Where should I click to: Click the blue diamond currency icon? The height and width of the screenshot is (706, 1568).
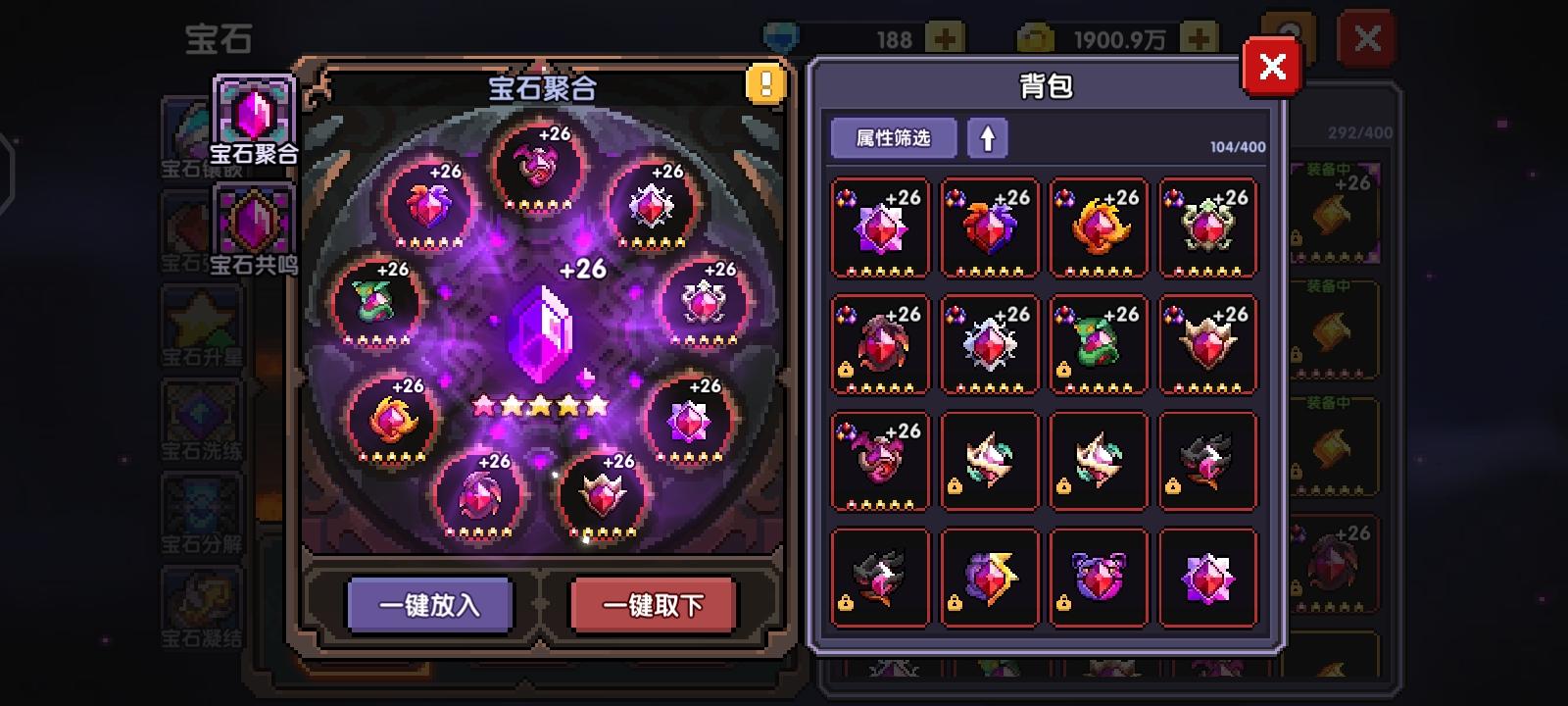(x=778, y=35)
